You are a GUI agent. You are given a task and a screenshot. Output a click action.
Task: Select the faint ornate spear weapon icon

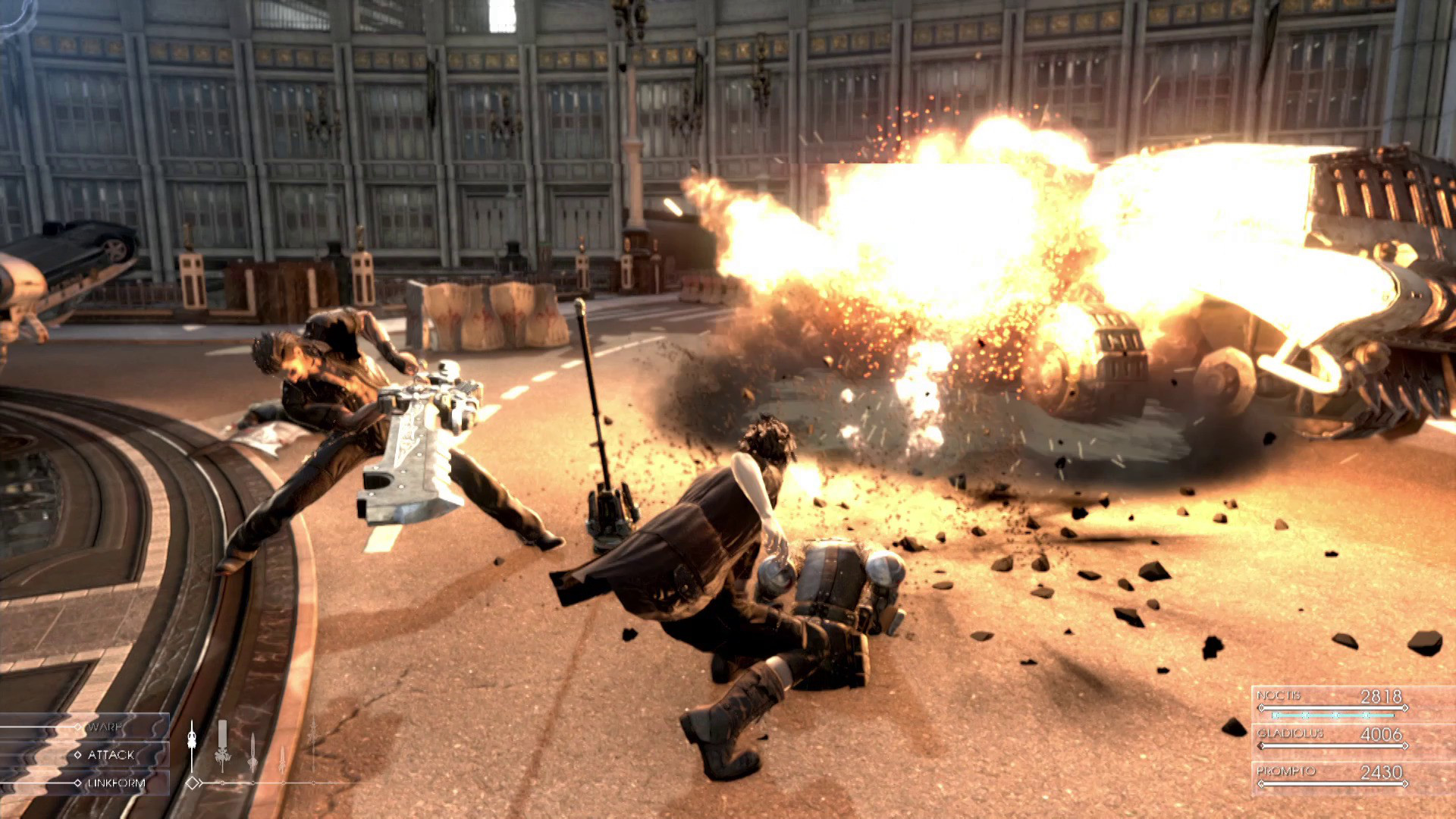312,745
